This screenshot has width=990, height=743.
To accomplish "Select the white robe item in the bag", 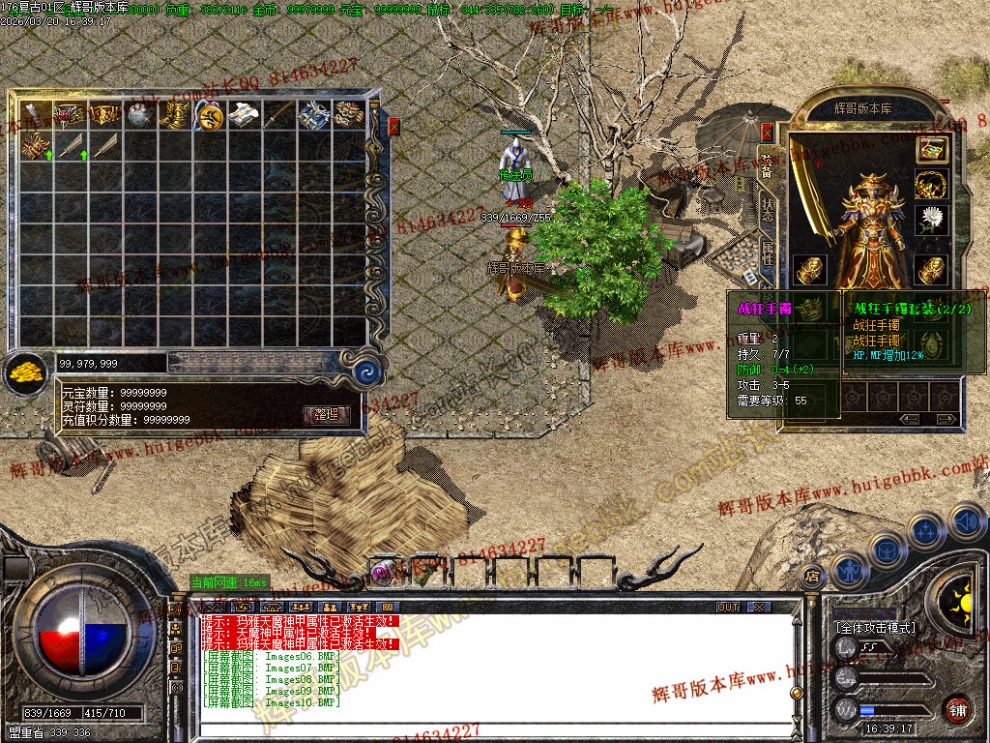I will pyautogui.click(x=243, y=115).
